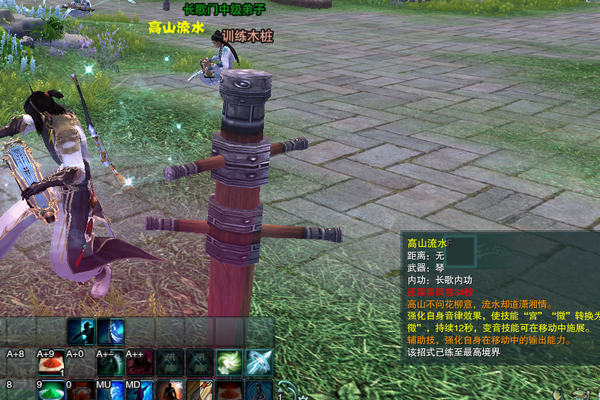Use the red powder item labeled A+9

[50, 363]
